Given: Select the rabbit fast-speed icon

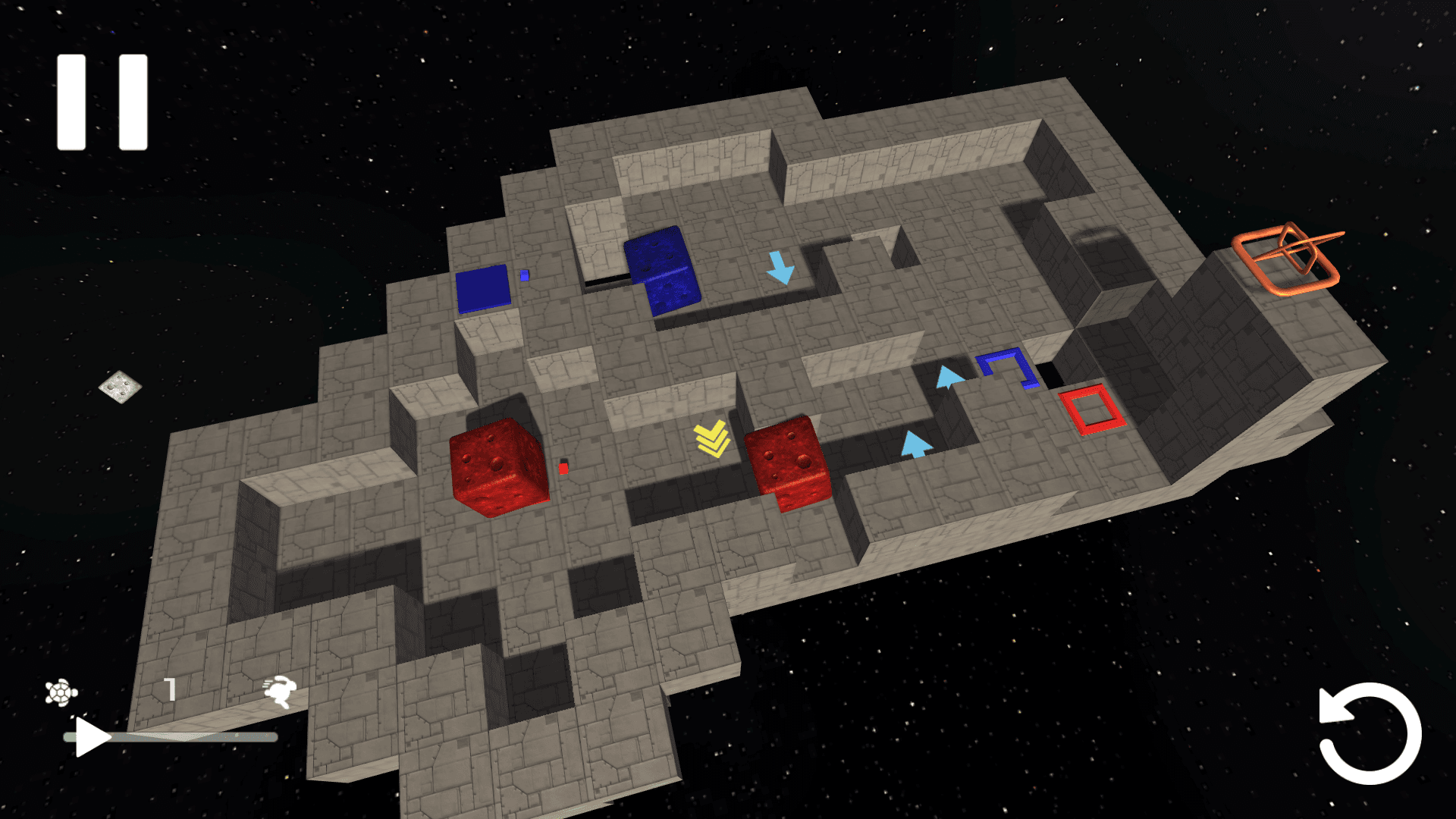Looking at the screenshot, I should (280, 691).
